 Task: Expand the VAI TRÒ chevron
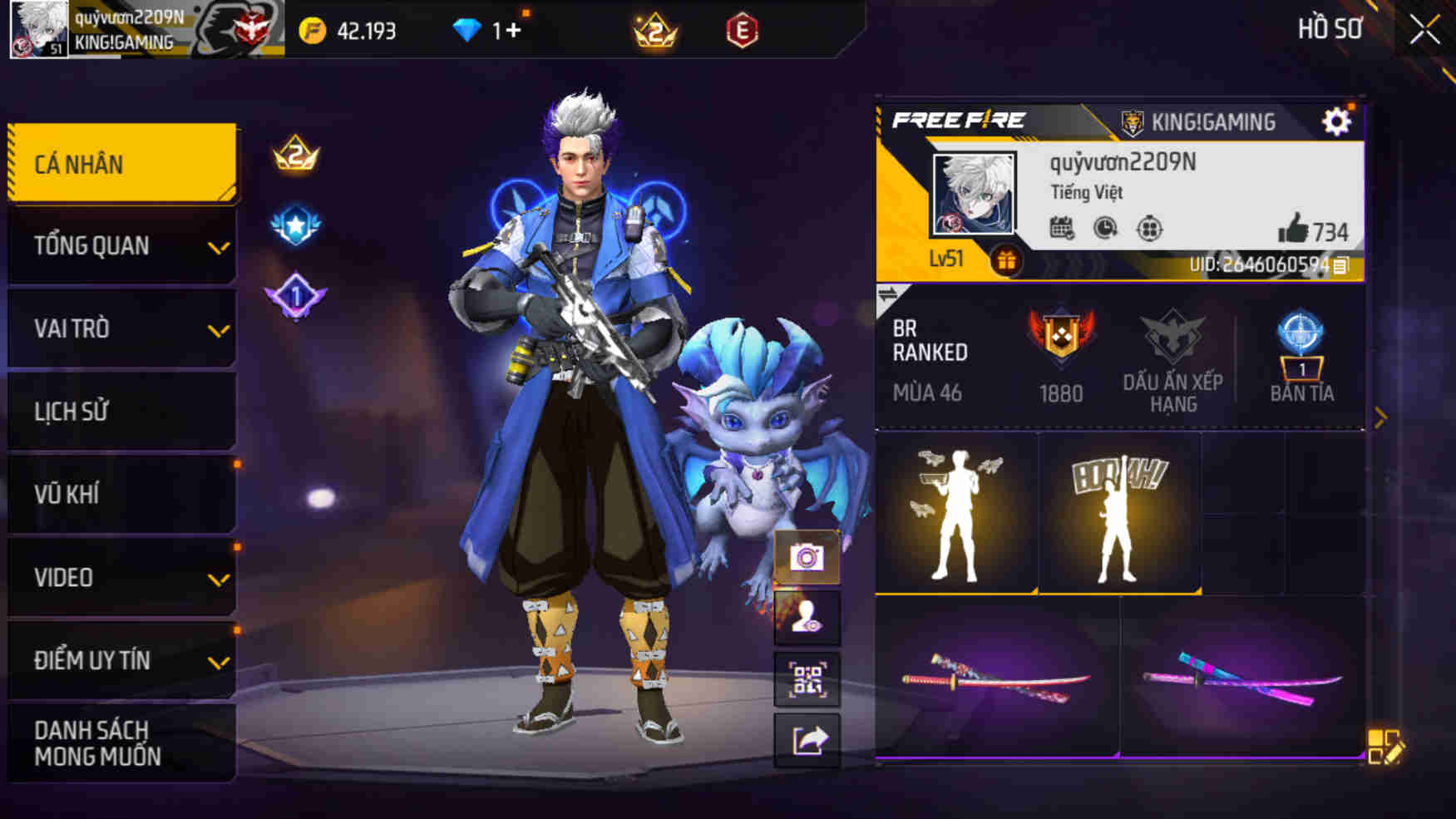(x=220, y=331)
